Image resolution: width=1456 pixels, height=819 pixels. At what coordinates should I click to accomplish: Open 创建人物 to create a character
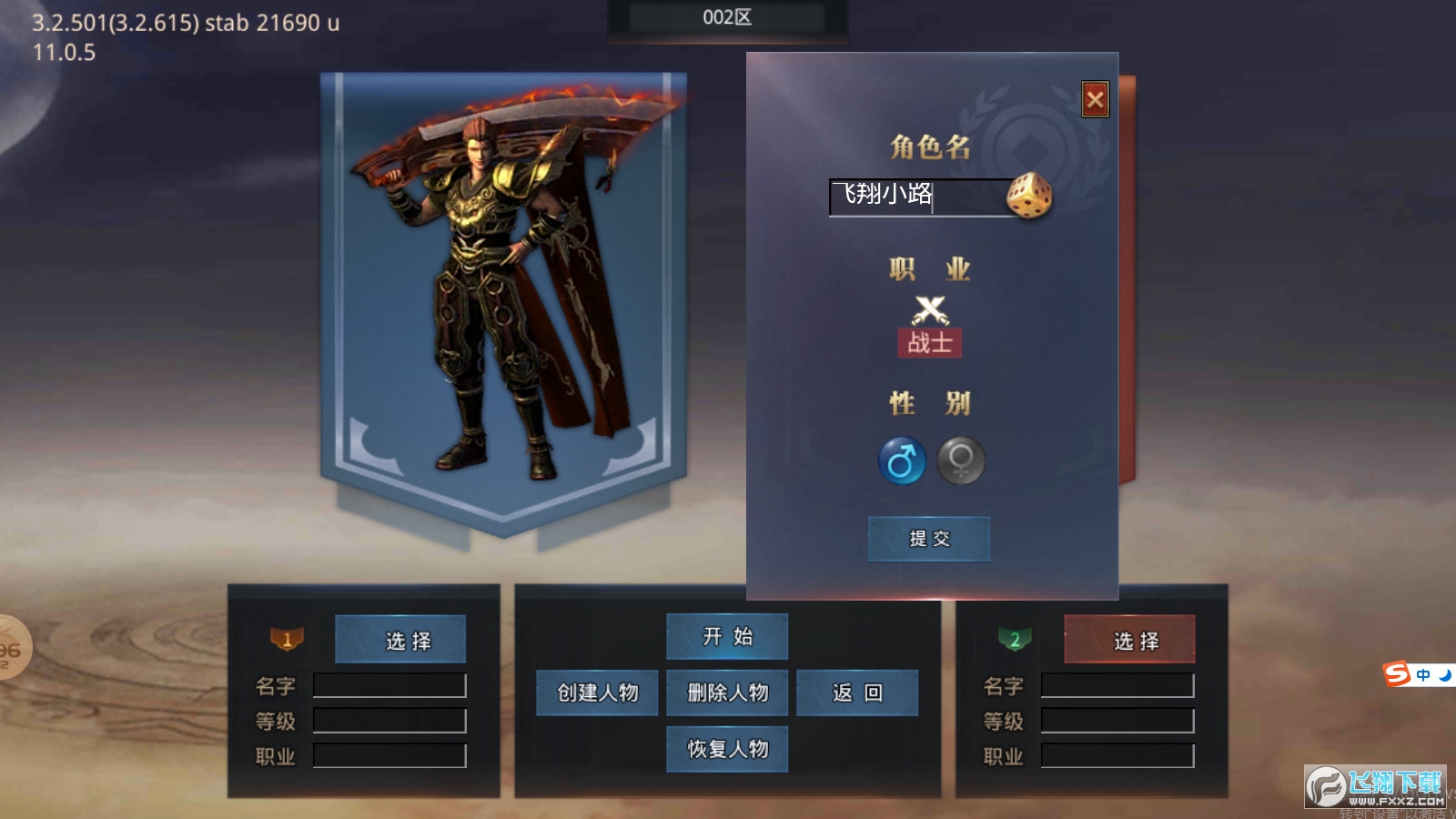pos(597,693)
